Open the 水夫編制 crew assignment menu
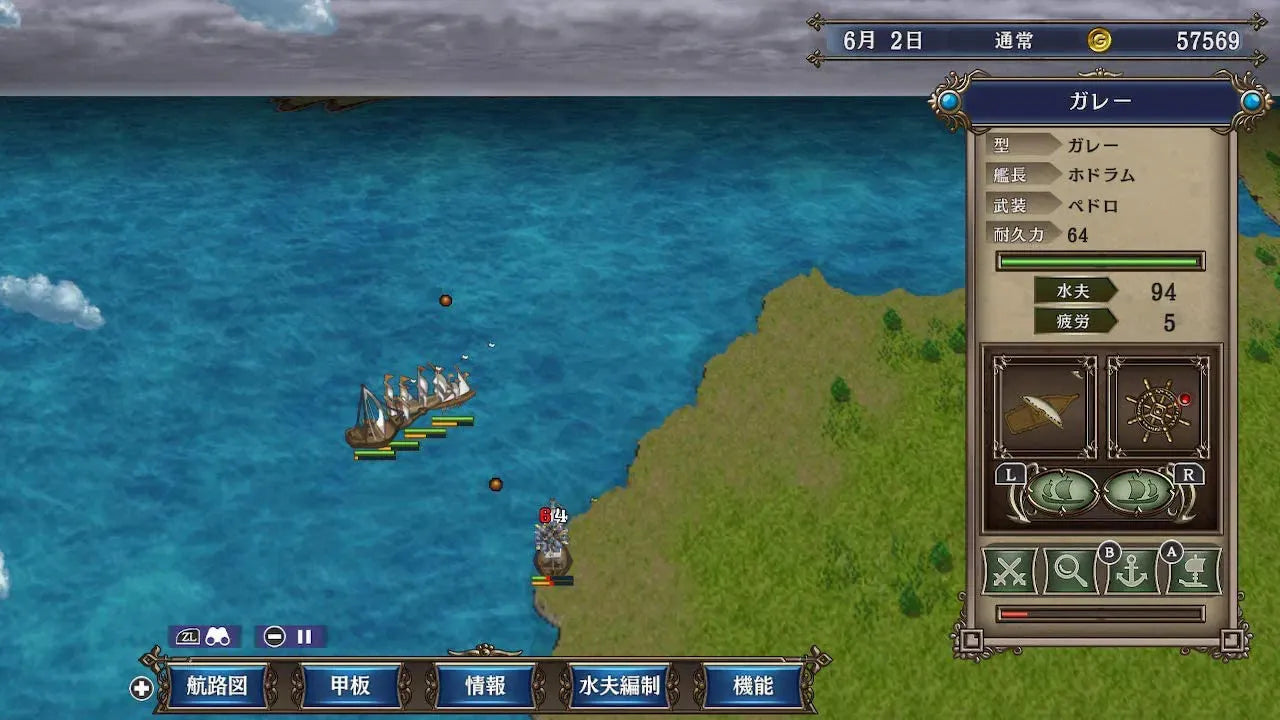Viewport: 1280px width, 720px height. coord(619,686)
